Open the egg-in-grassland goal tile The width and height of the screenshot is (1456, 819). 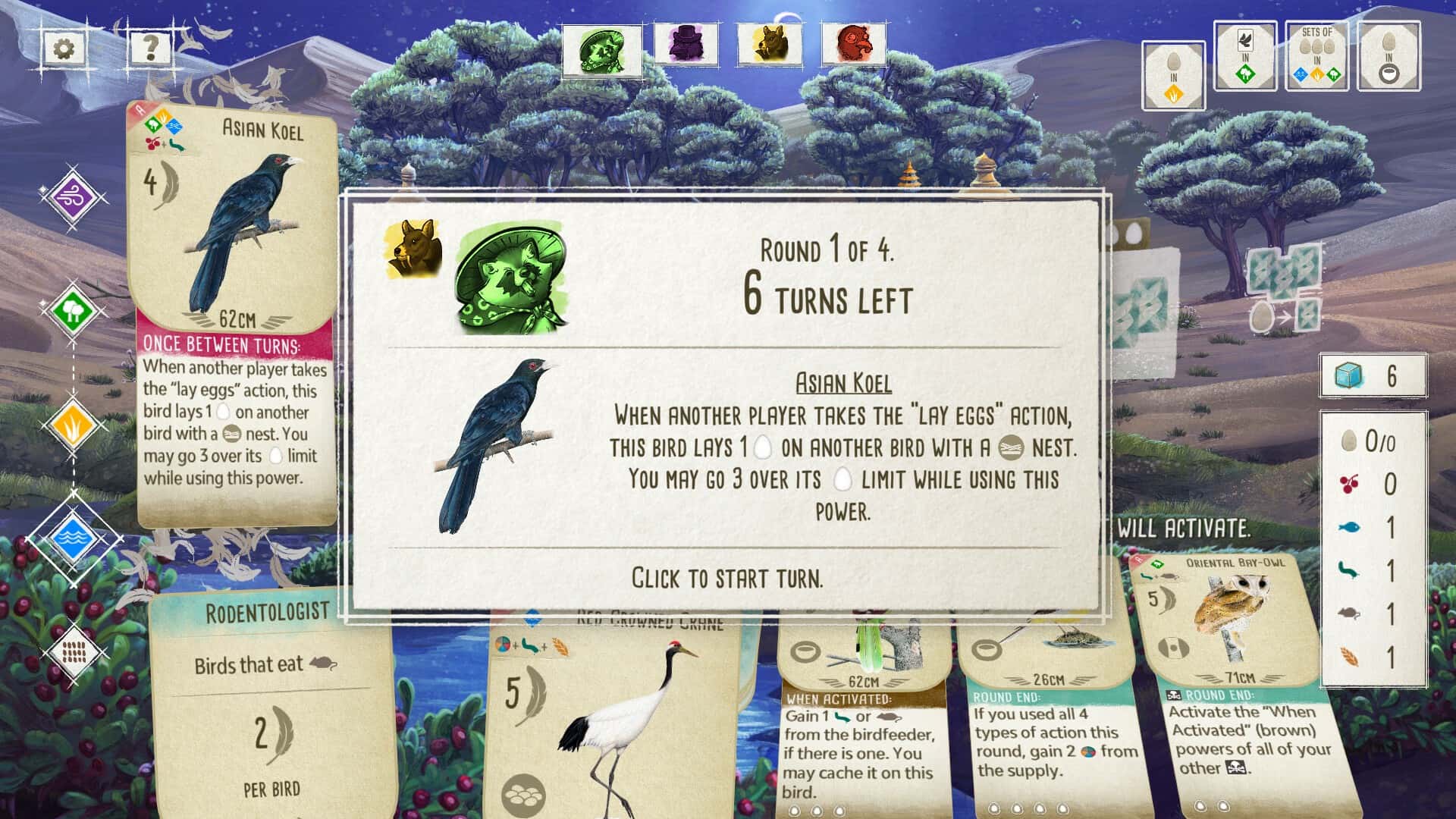1172,72
